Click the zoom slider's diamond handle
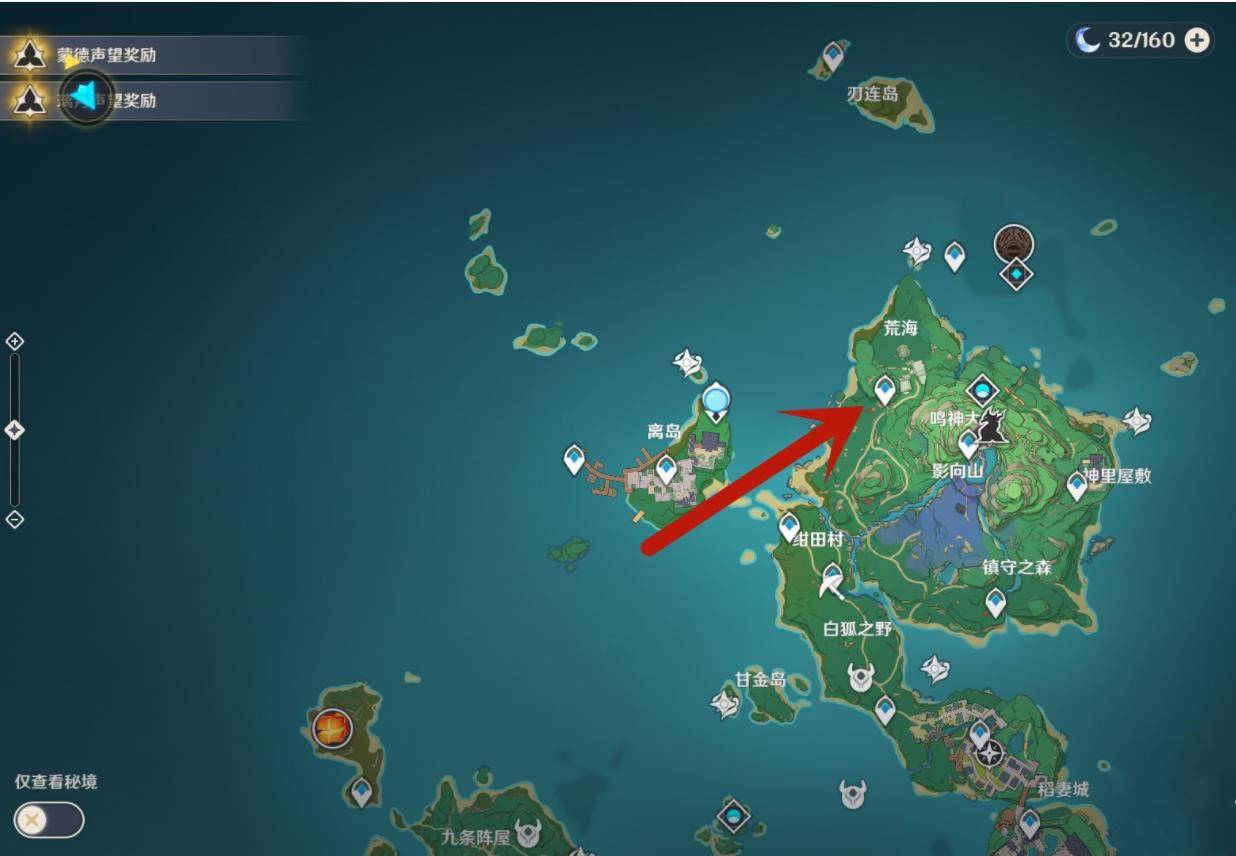 point(15,430)
